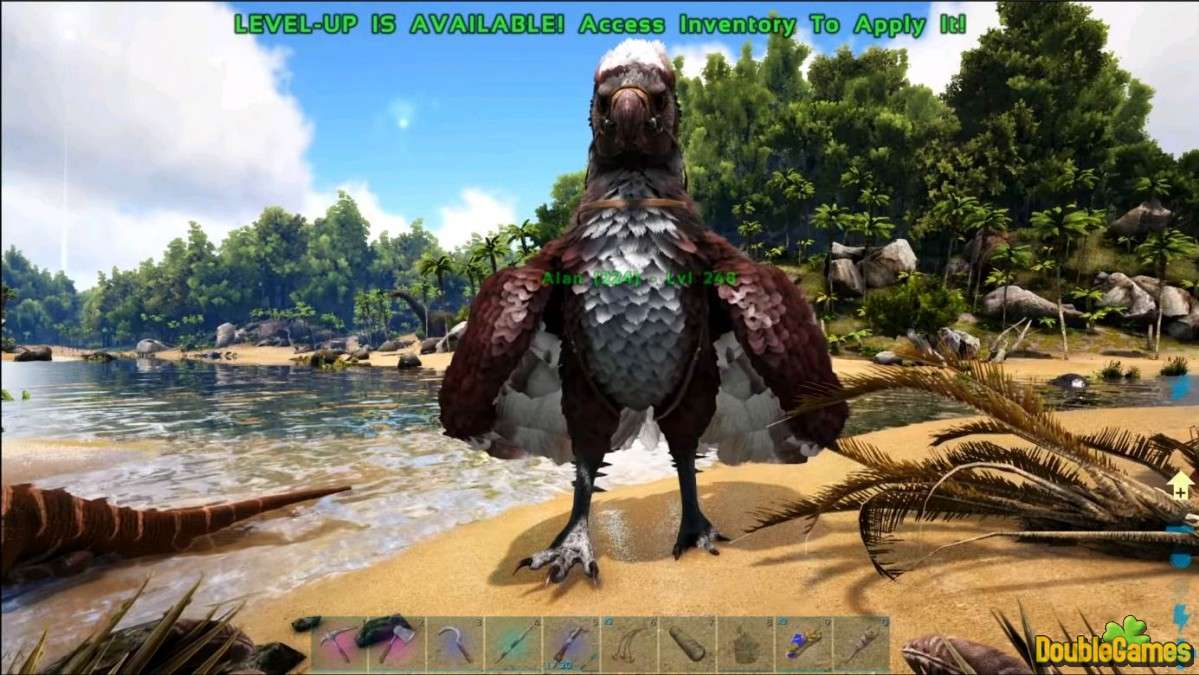Select the pickaxe hotbar slot
This screenshot has height=675, width=1199.
pyautogui.click(x=339, y=643)
